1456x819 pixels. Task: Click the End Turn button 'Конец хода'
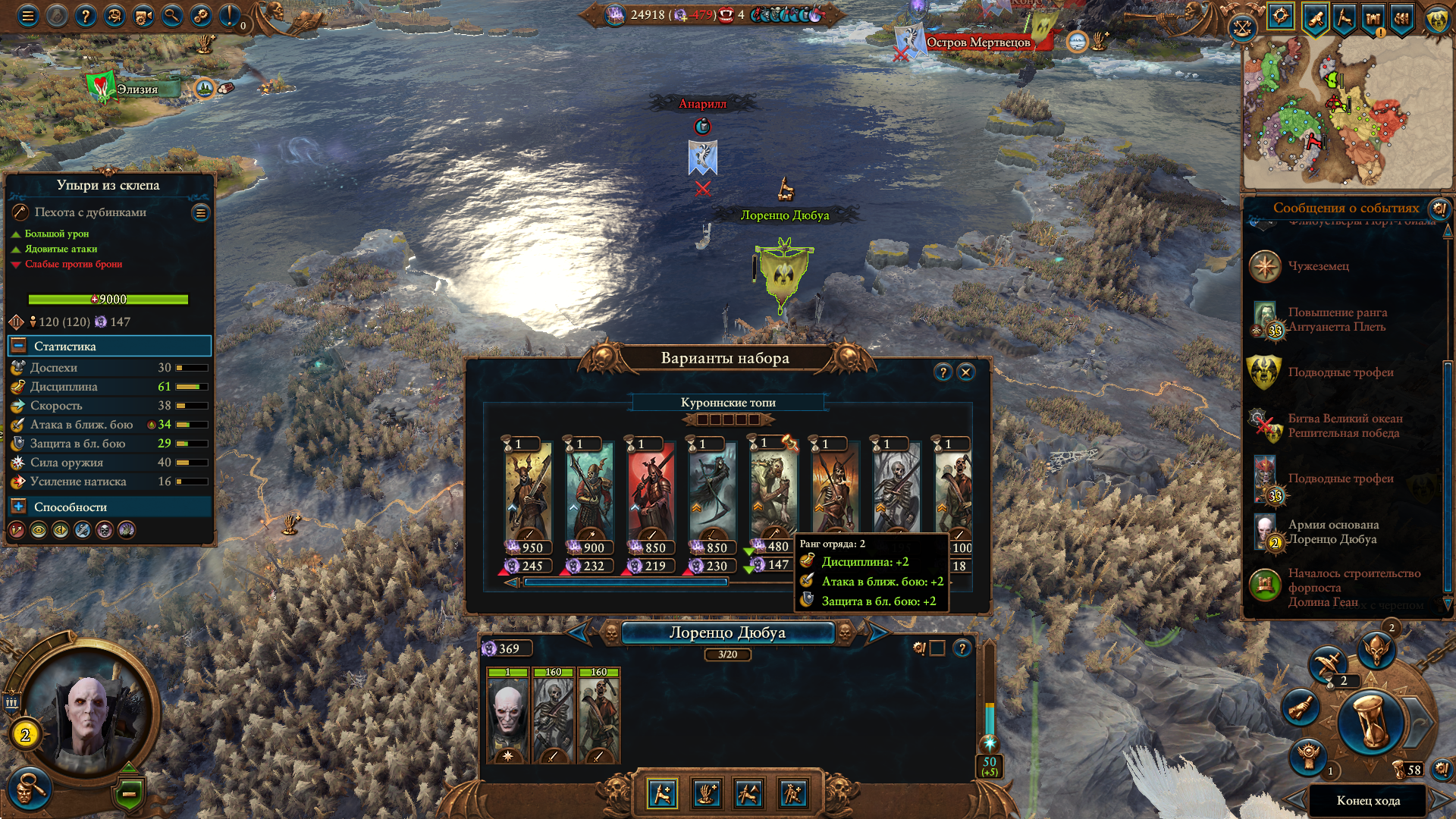pos(1368,801)
